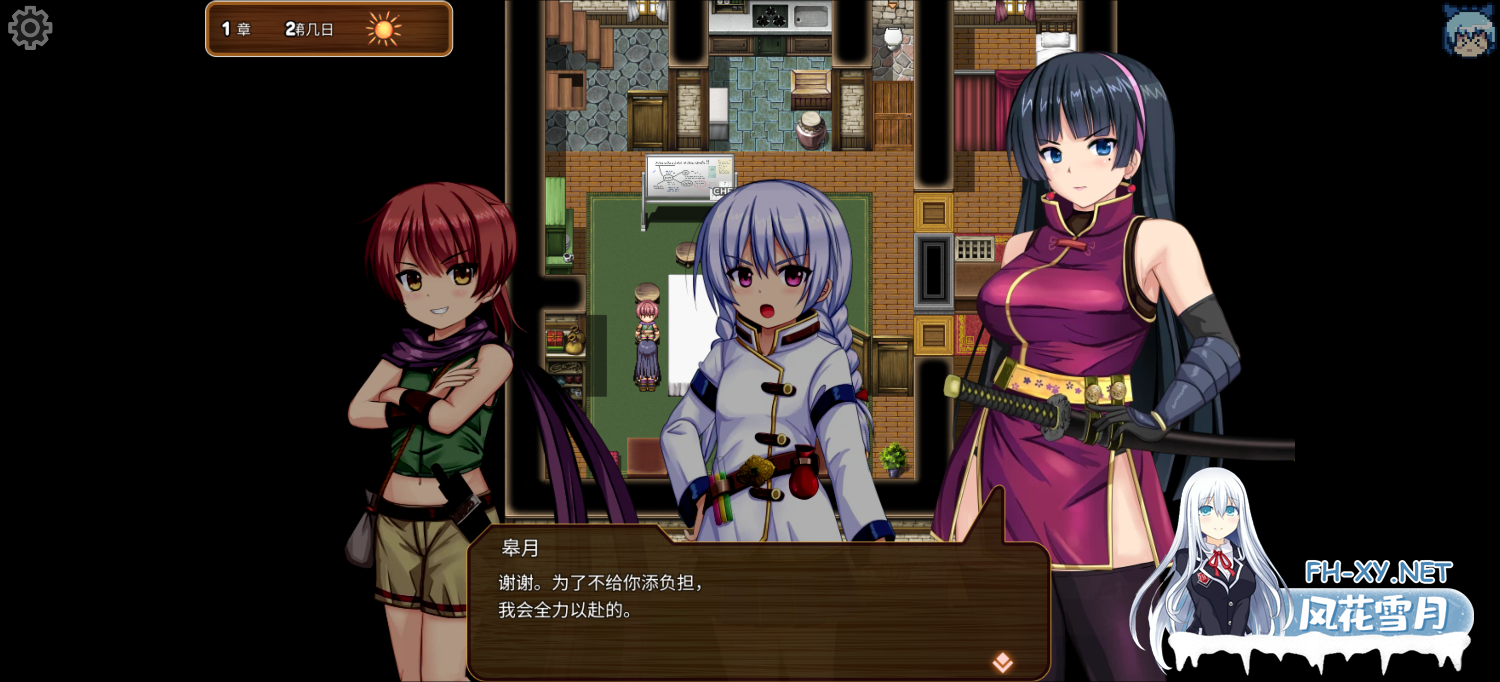Advance dialogue with the diamond continue arrow
The image size is (1500, 682).
tap(1002, 662)
